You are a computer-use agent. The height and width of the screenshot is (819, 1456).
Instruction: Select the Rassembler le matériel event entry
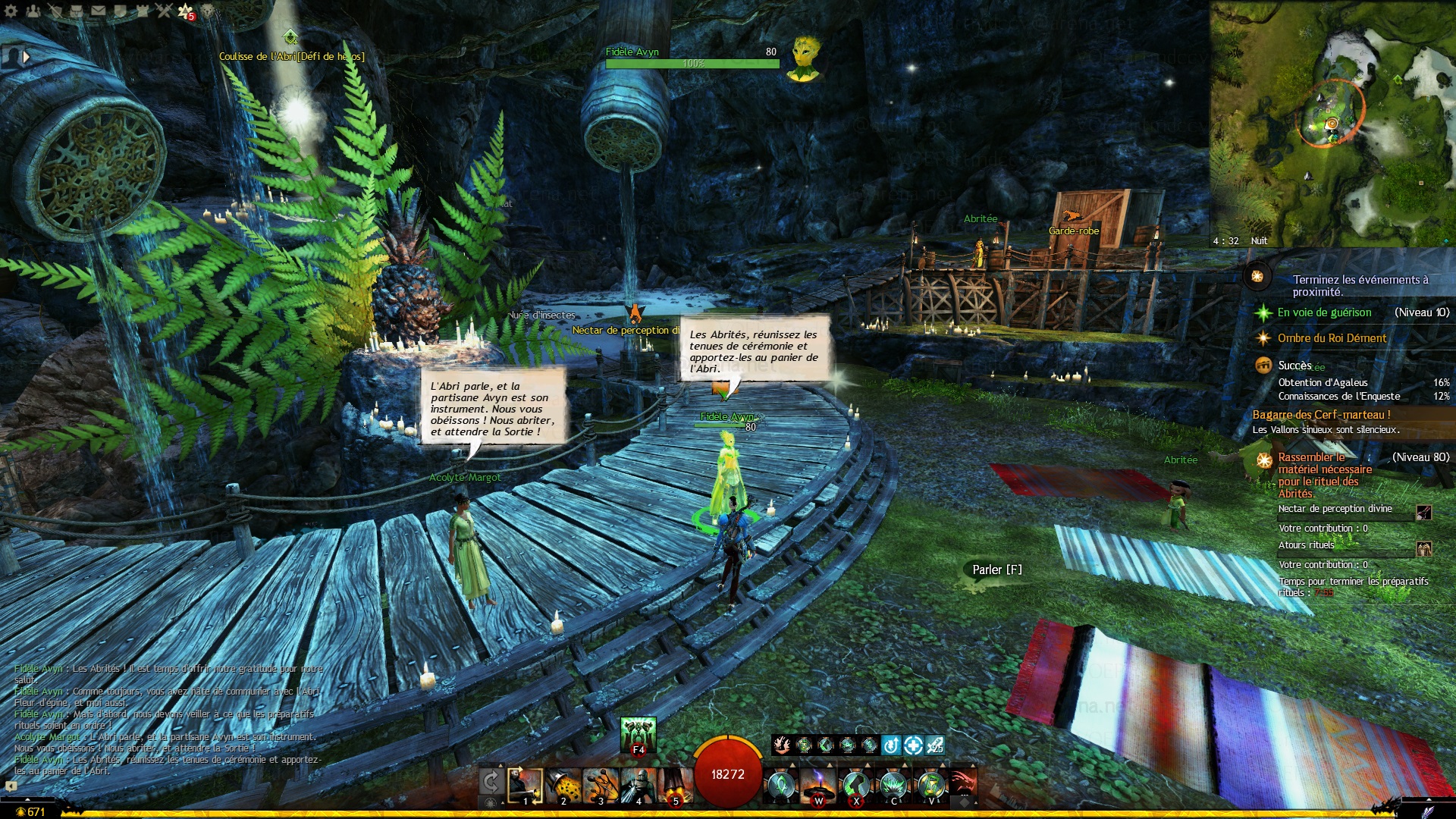click(1324, 475)
